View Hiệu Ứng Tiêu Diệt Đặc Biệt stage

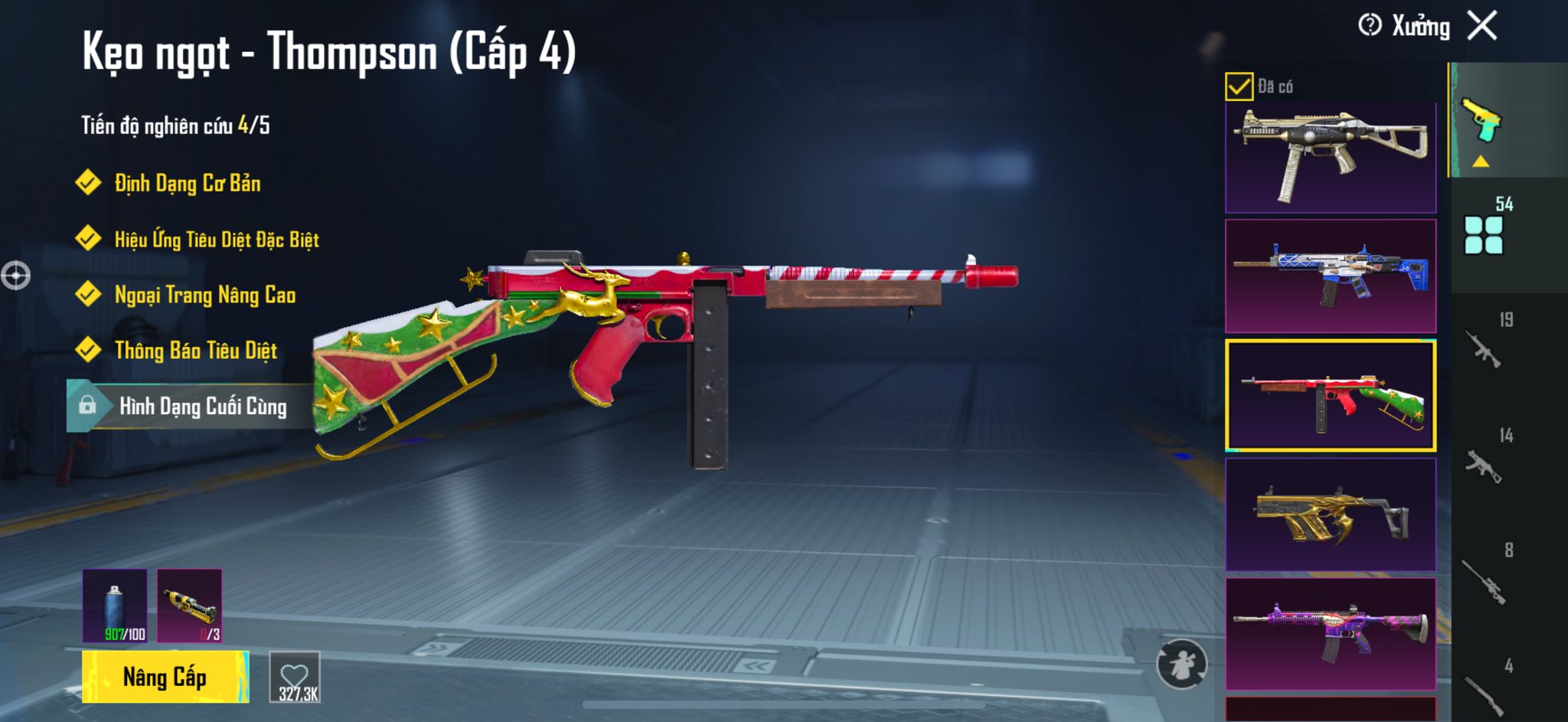(216, 240)
